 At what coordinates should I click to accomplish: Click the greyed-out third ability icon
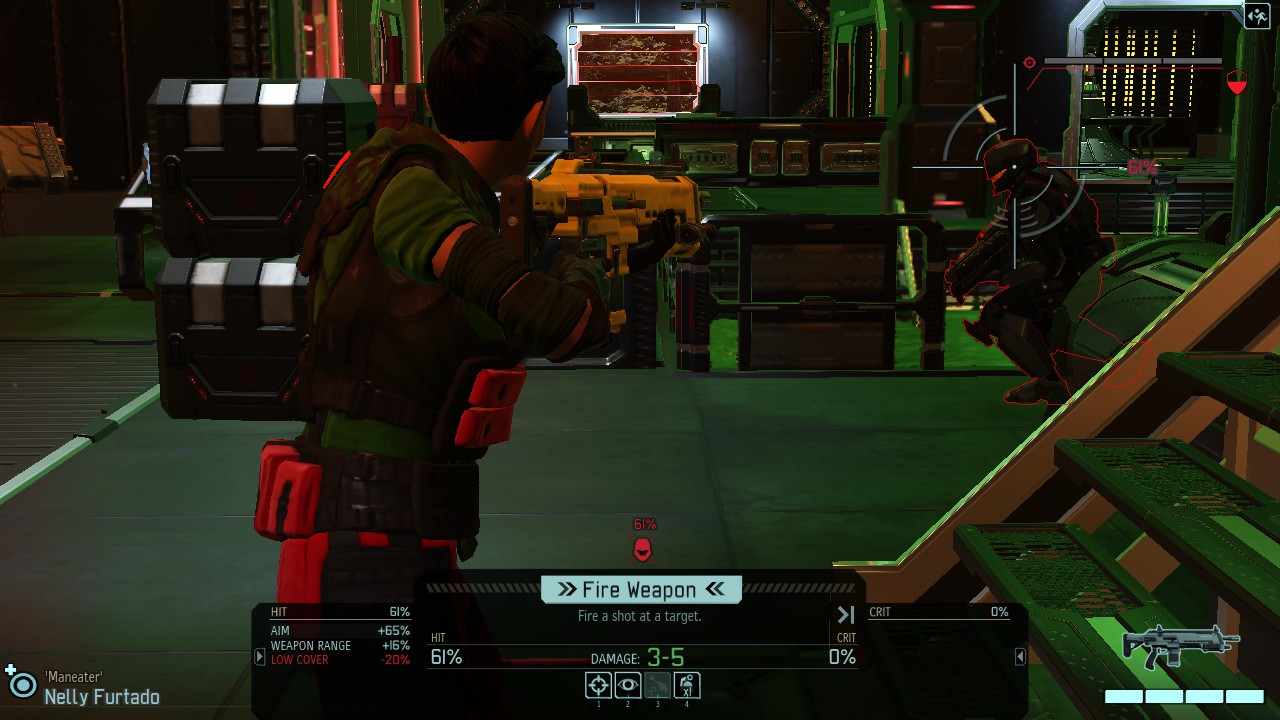click(x=657, y=685)
